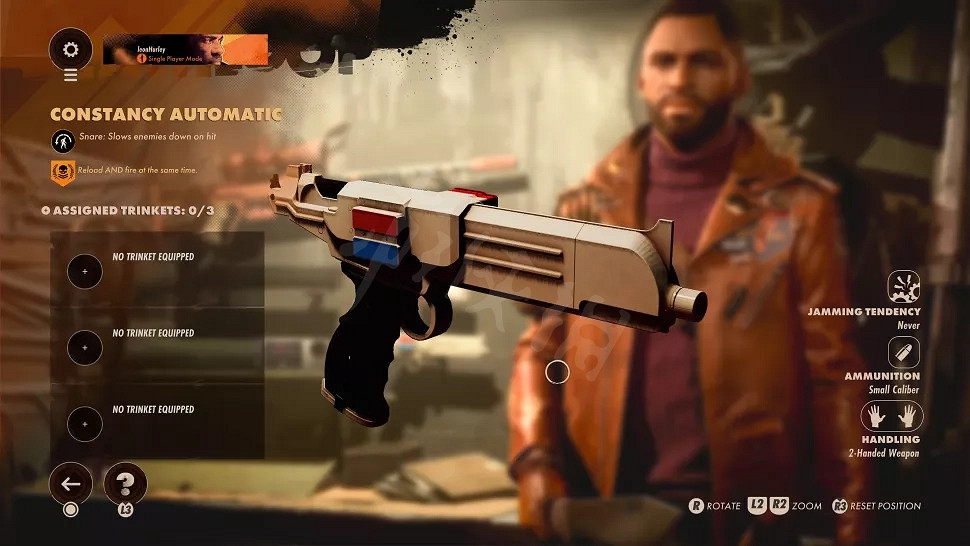Open the settings gear menu

tap(70, 49)
